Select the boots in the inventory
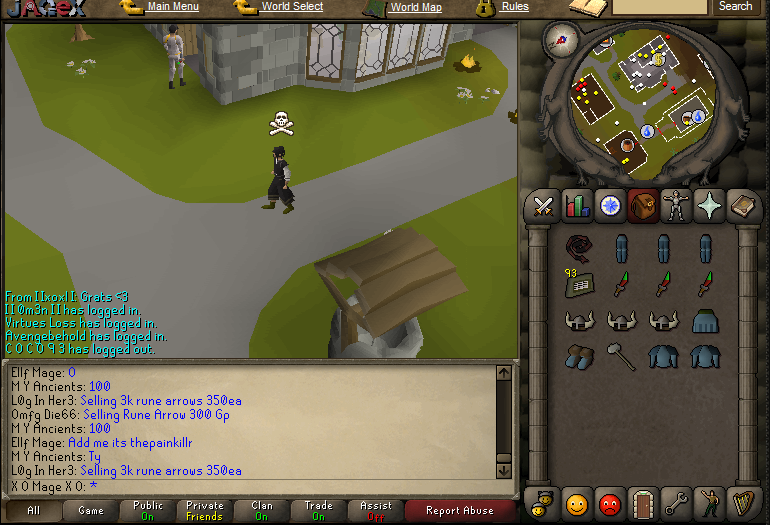The width and height of the screenshot is (770, 525). pos(578,355)
